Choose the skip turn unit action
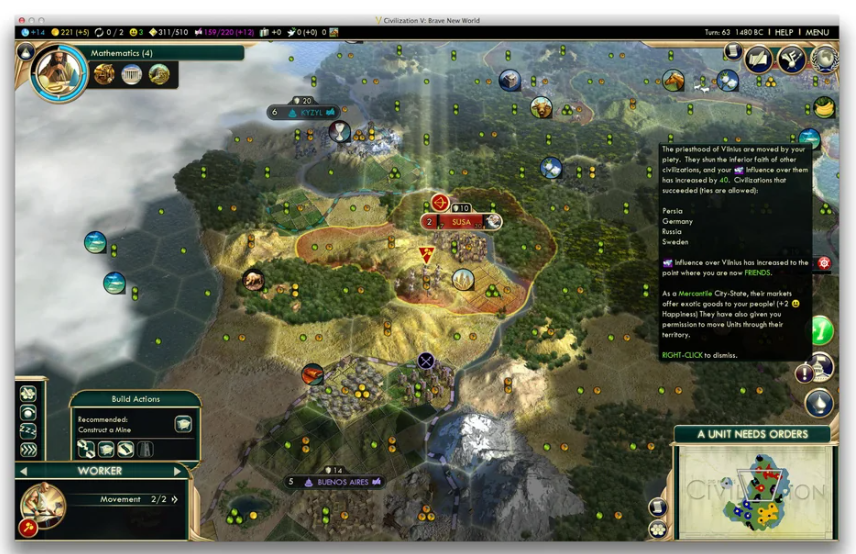Screen dimensions: 856x554 click(28, 449)
